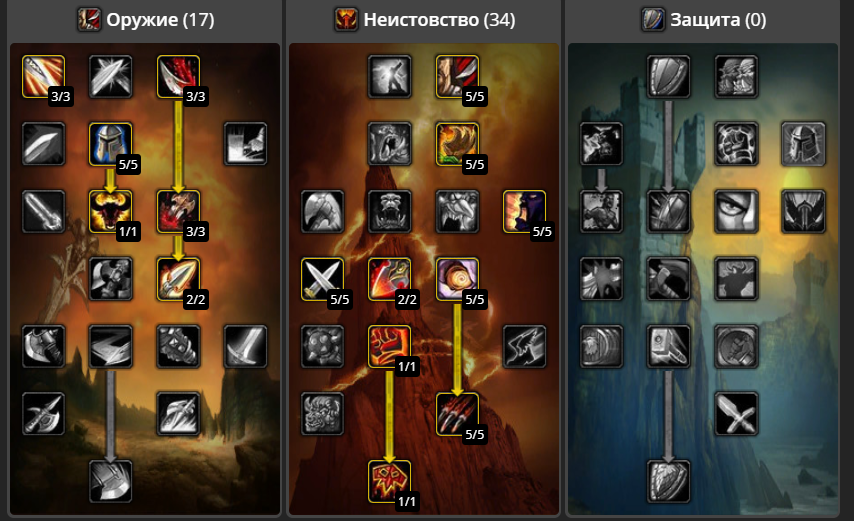The image size is (854, 521).
Task: Open the Оружие (Arms) talent tree header
Action: click(x=147, y=19)
